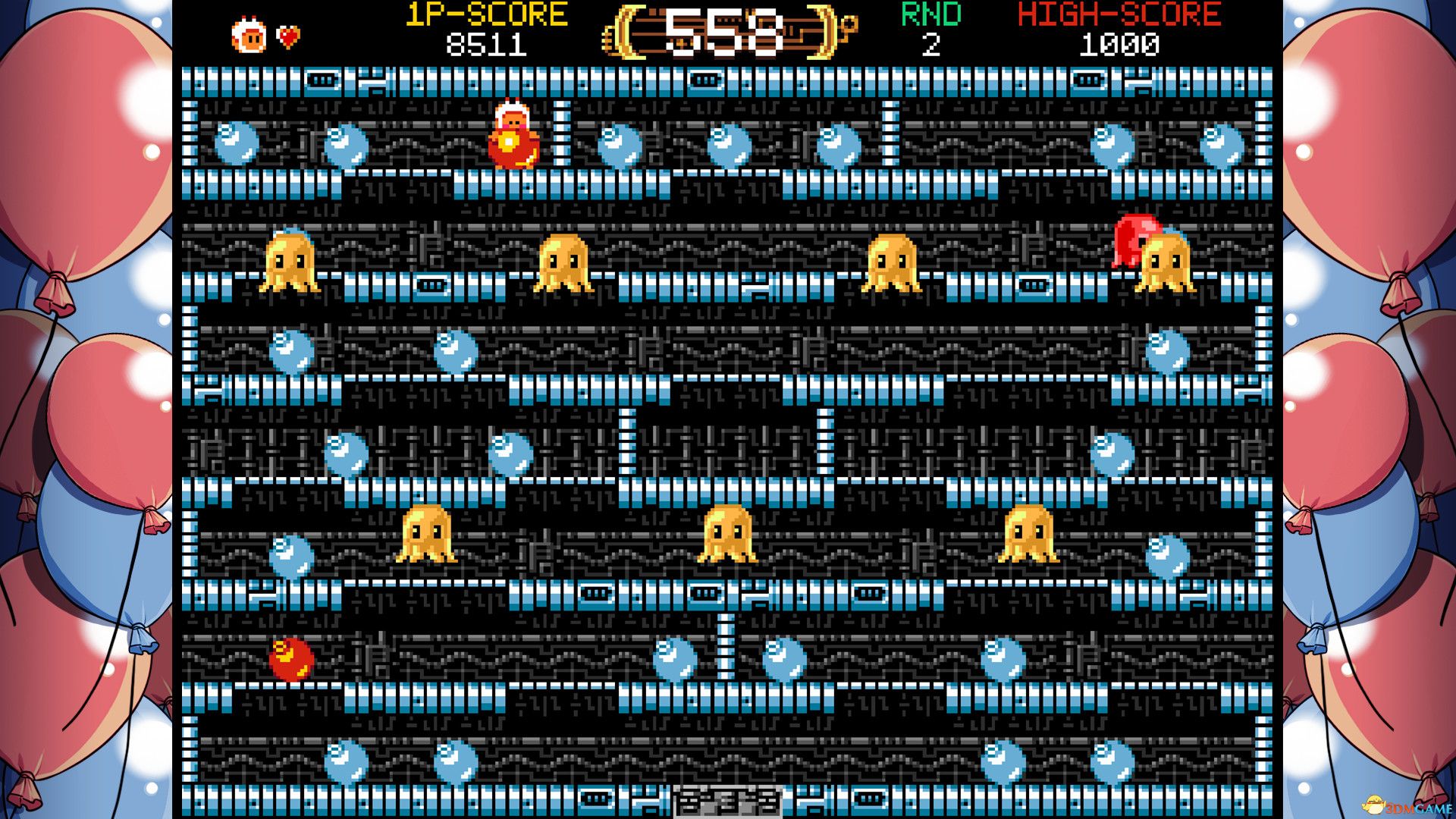Select the white-hooded player icon in HUD
The width and height of the screenshot is (1456, 819).
(x=250, y=32)
